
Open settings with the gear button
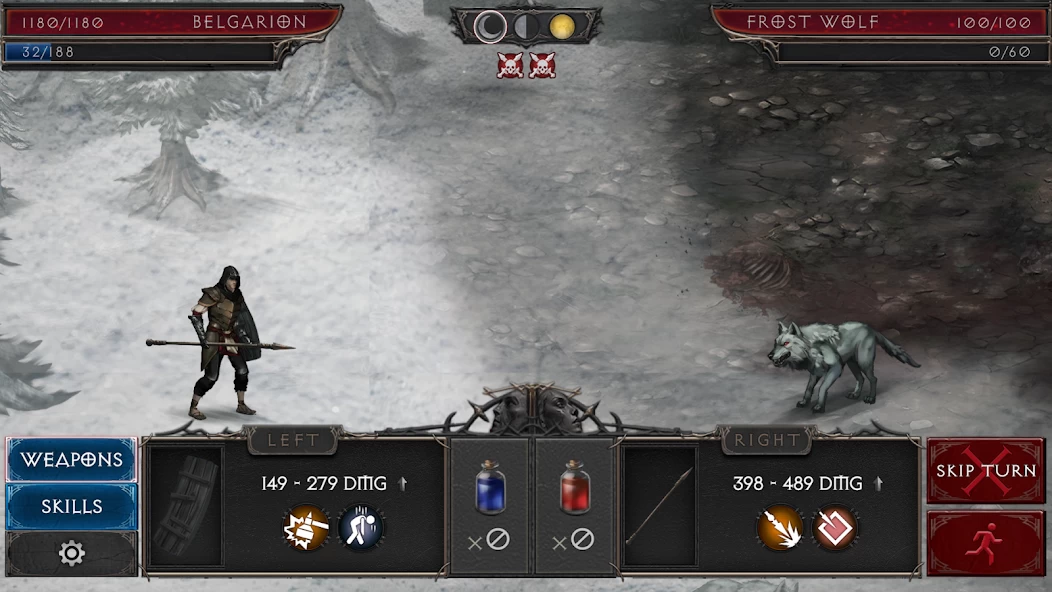click(72, 554)
